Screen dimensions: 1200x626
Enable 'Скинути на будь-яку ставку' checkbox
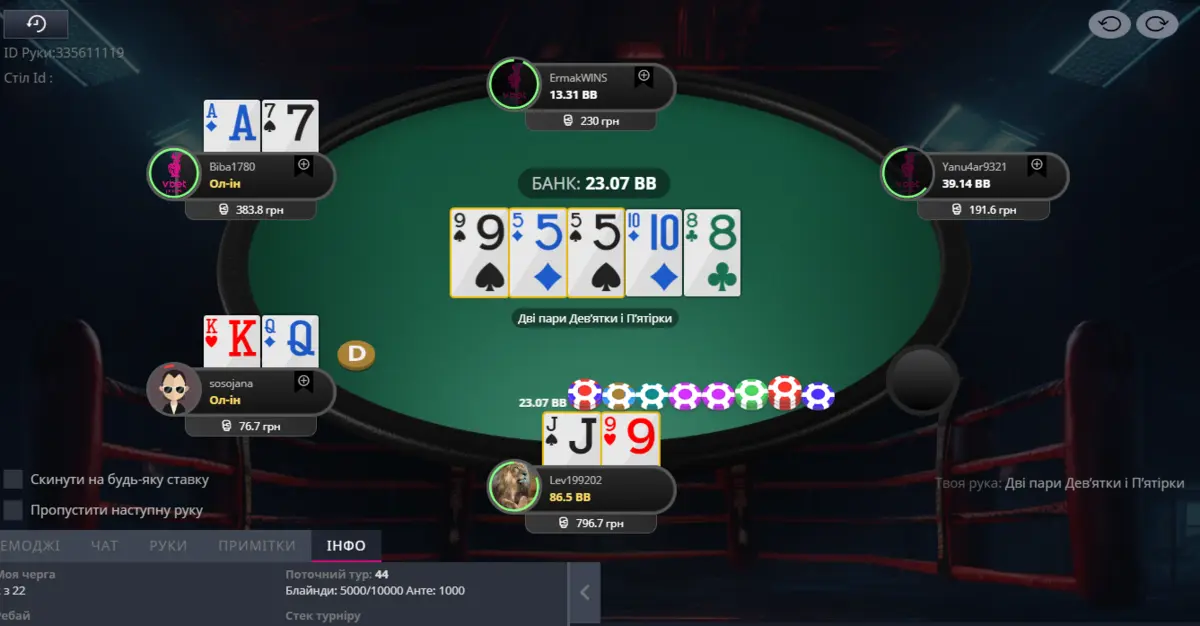[x=13, y=479]
